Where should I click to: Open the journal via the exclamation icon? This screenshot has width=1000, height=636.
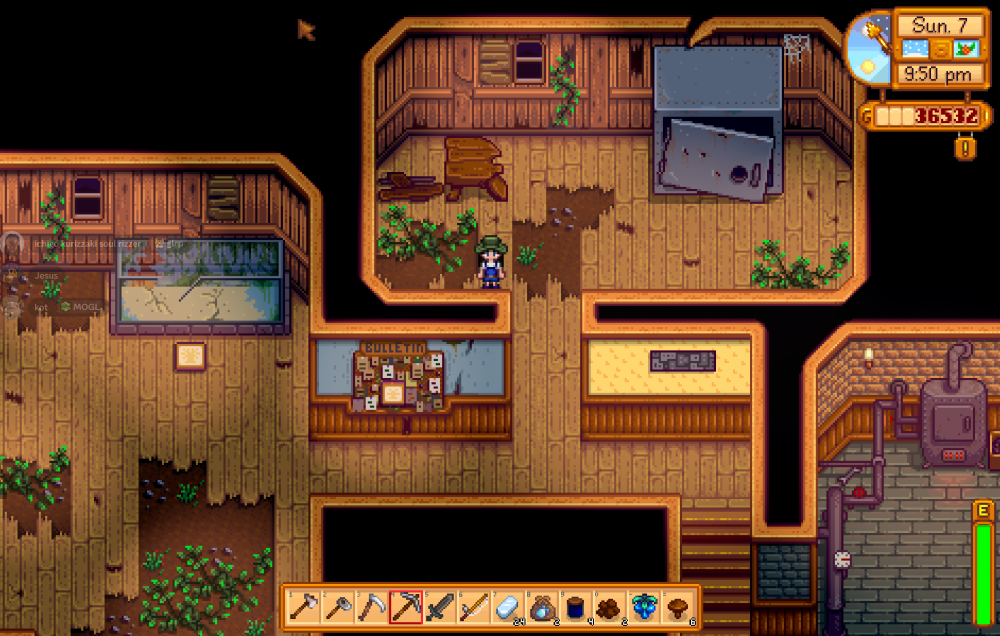pyautogui.click(x=966, y=148)
